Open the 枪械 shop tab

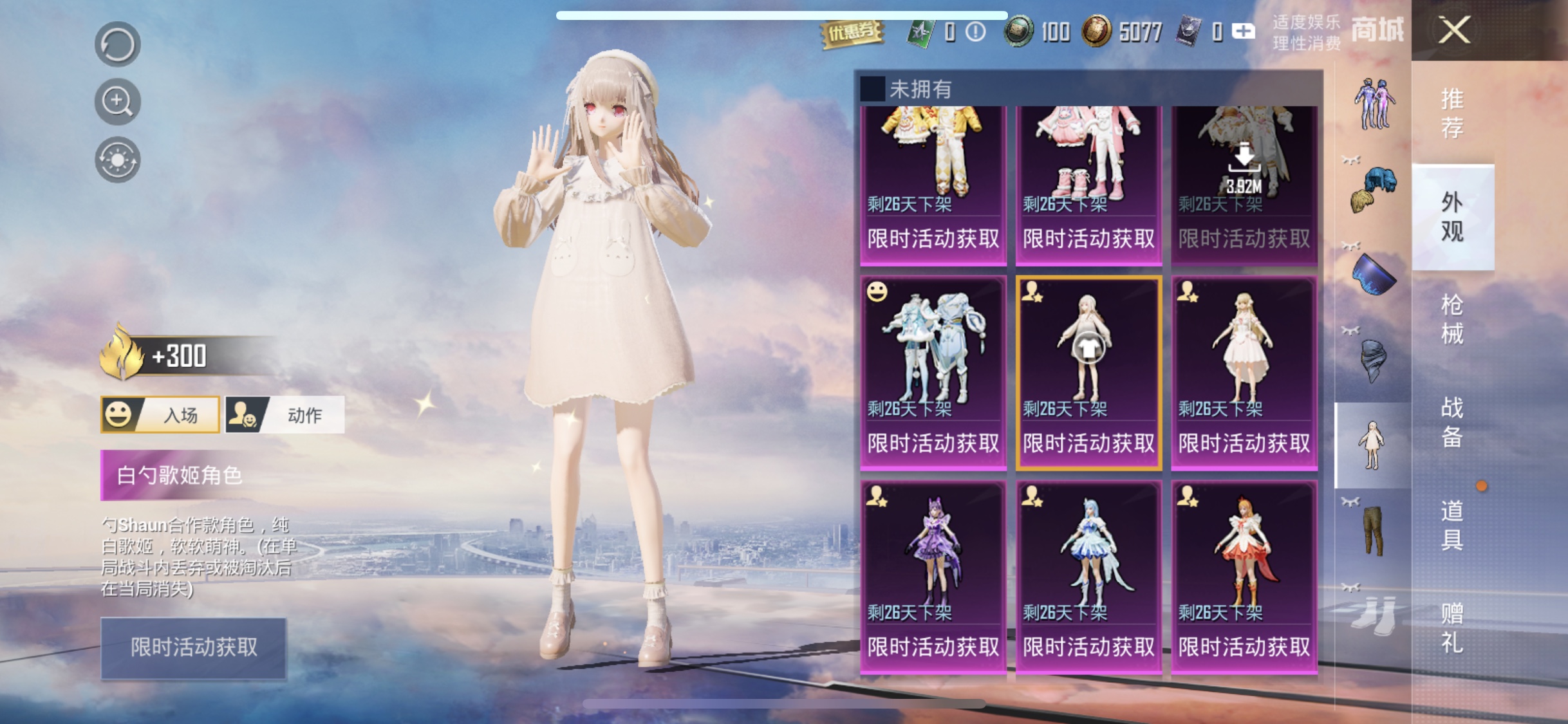pyautogui.click(x=1451, y=319)
